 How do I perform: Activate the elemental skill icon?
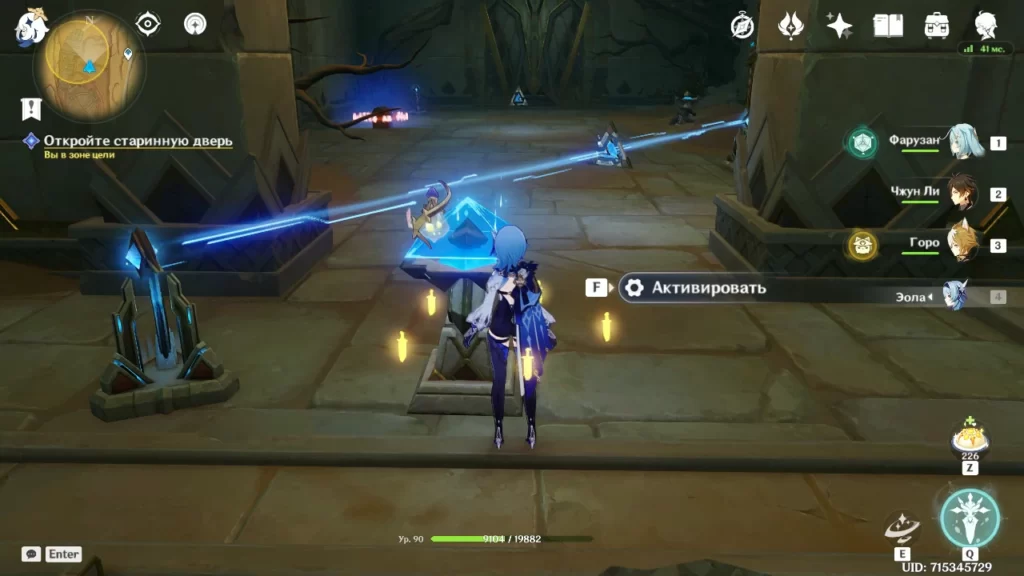tap(901, 527)
